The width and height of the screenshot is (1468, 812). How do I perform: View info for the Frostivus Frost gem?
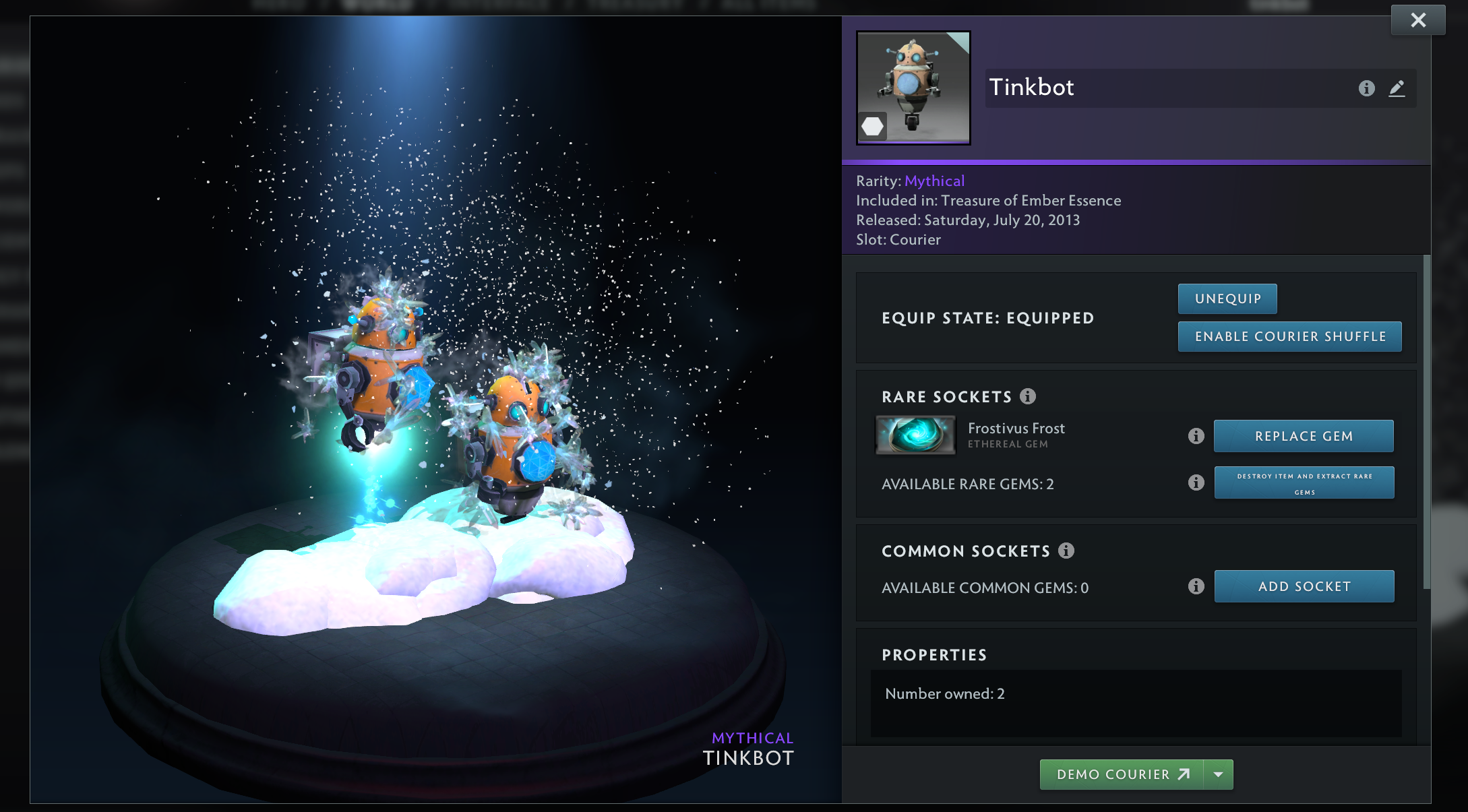coord(1196,436)
